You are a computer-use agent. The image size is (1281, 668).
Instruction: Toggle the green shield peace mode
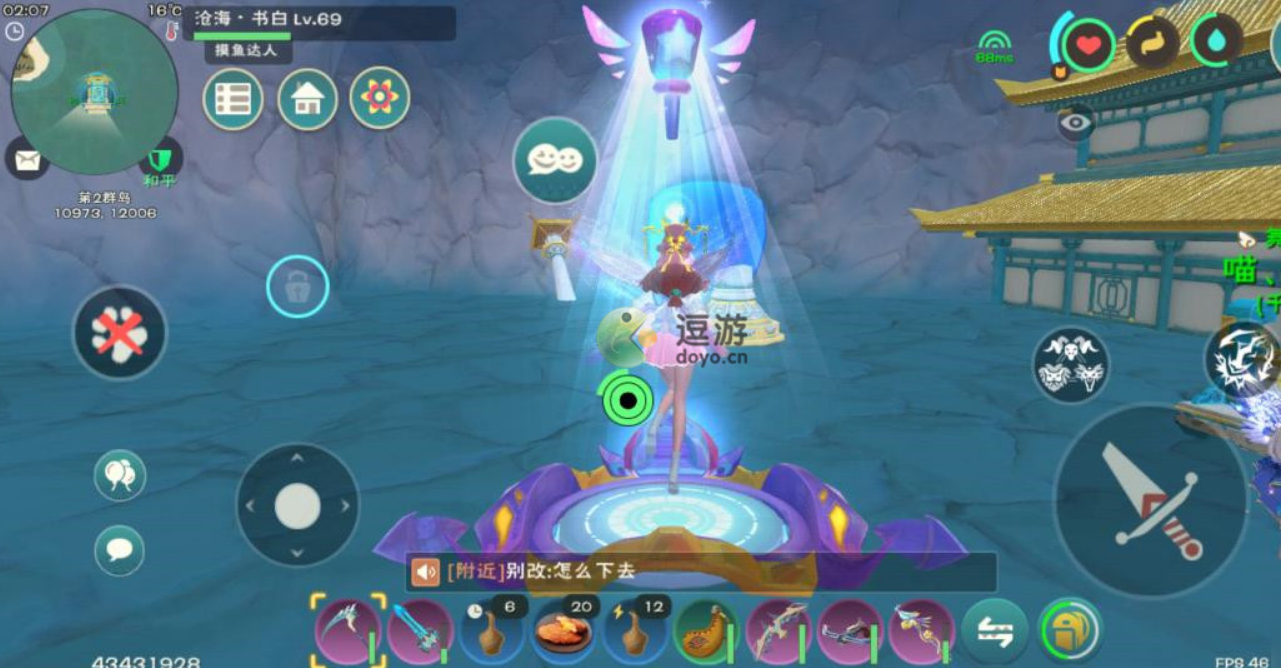click(x=160, y=160)
